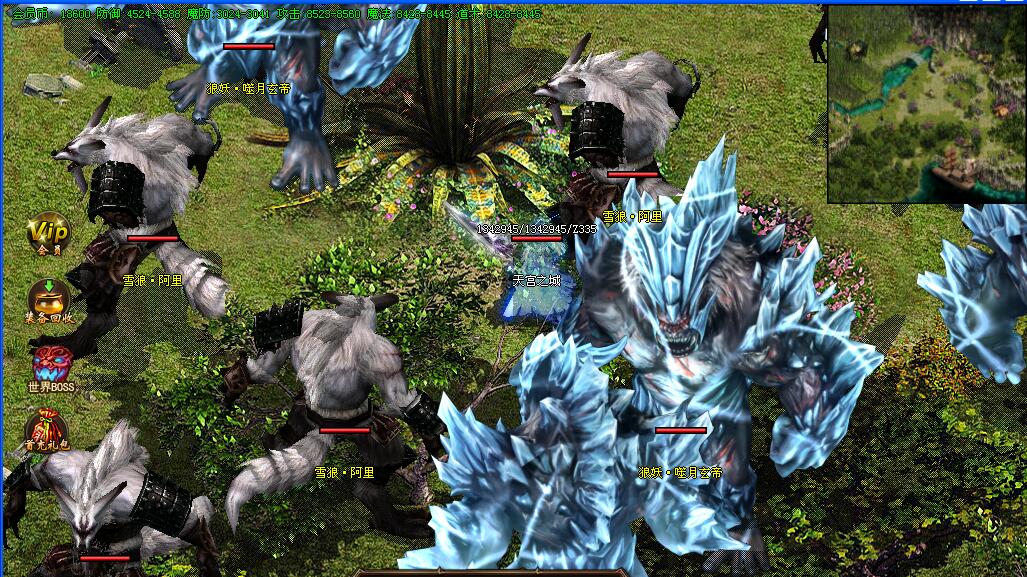Open the VIP membership icon
Viewport: 1027px width, 577px height.
[x=47, y=234]
